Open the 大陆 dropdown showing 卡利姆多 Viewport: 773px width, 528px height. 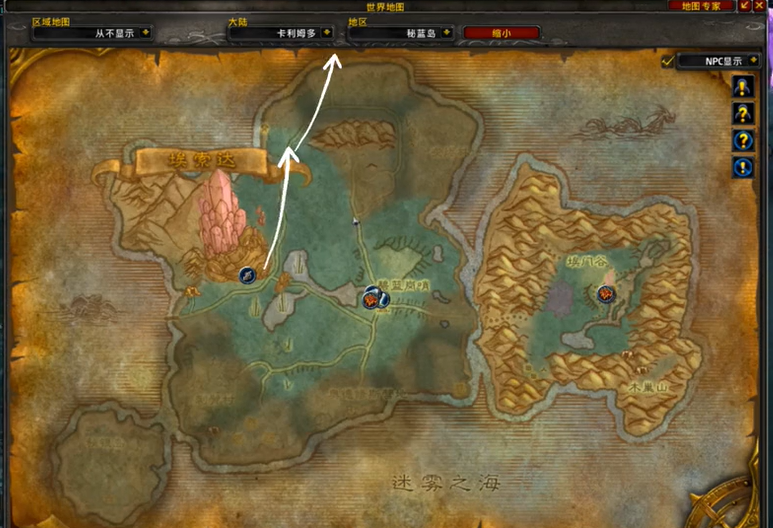(x=328, y=32)
